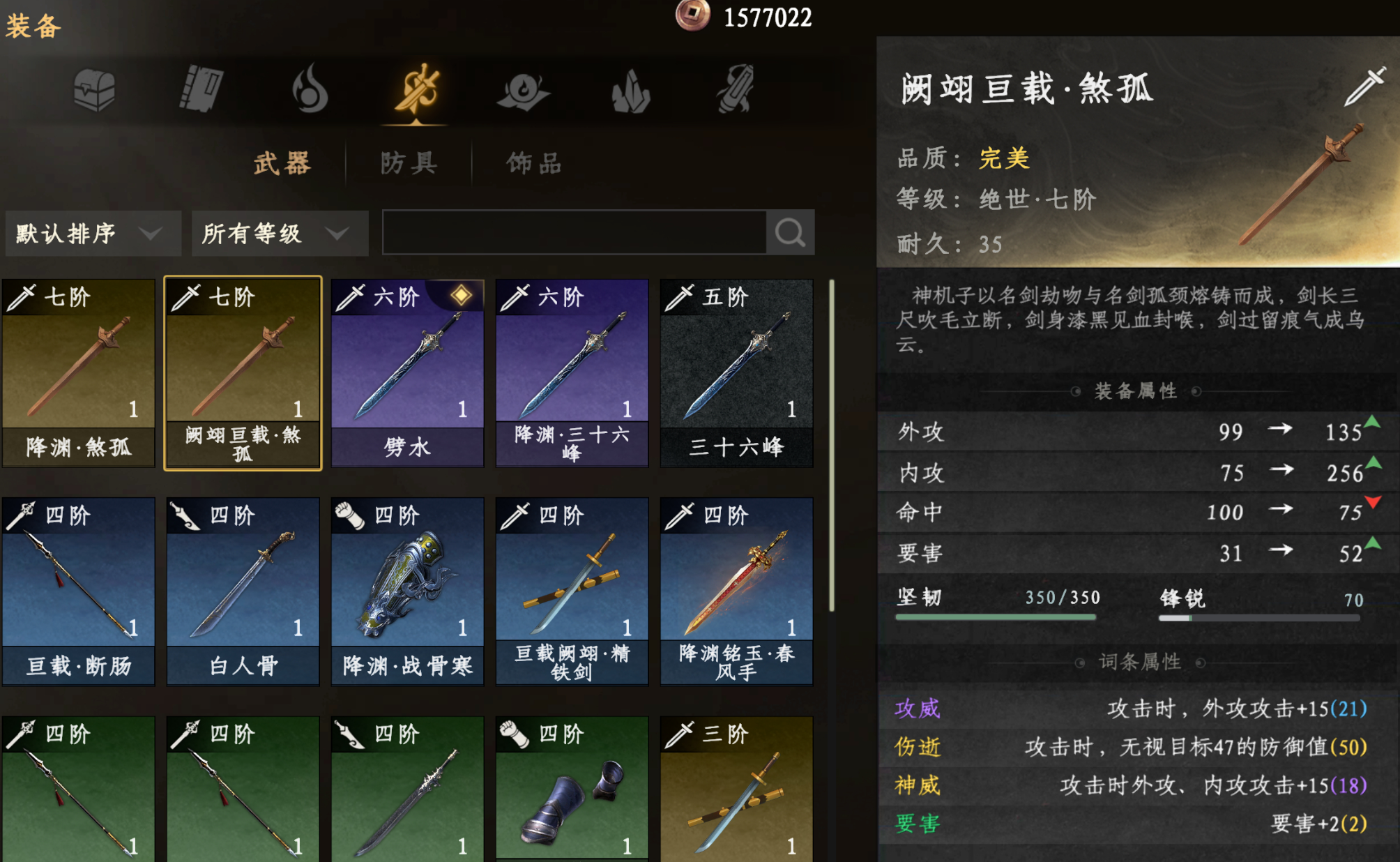Click the magnifying glass search button
This screenshot has height=862, width=1400.
790,233
